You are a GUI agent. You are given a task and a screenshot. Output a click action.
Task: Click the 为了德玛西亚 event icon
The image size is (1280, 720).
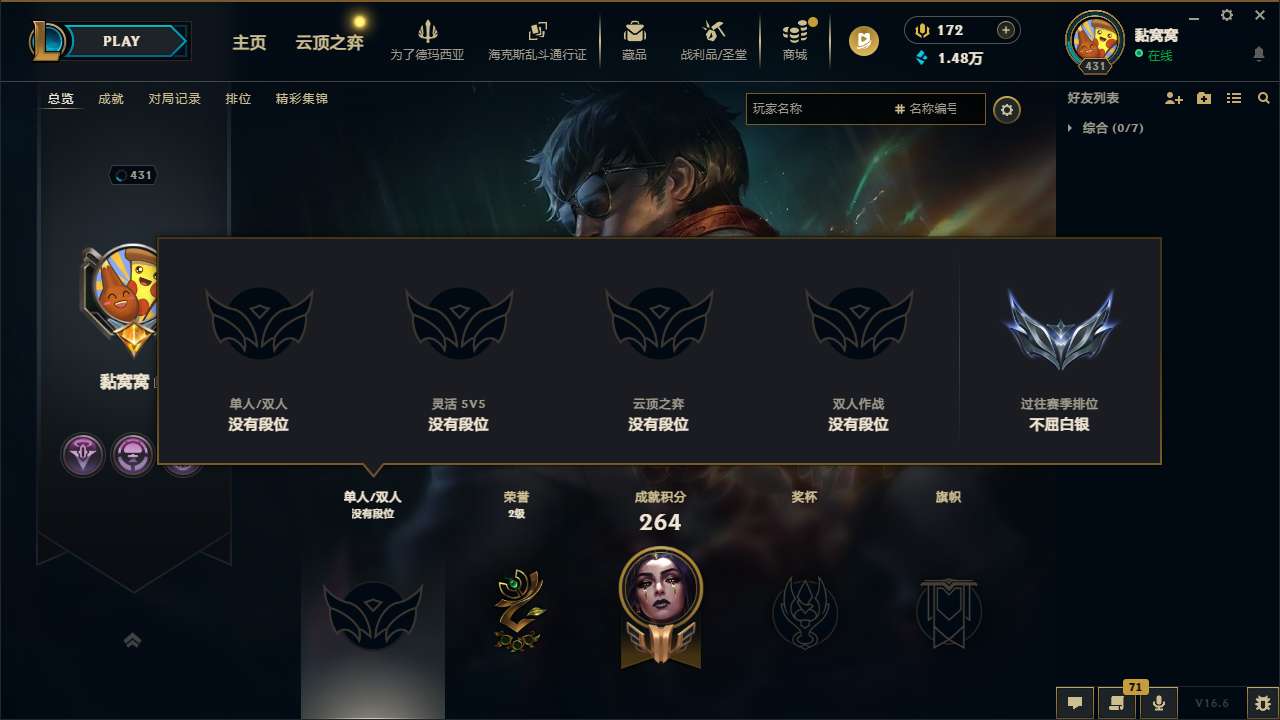428,40
